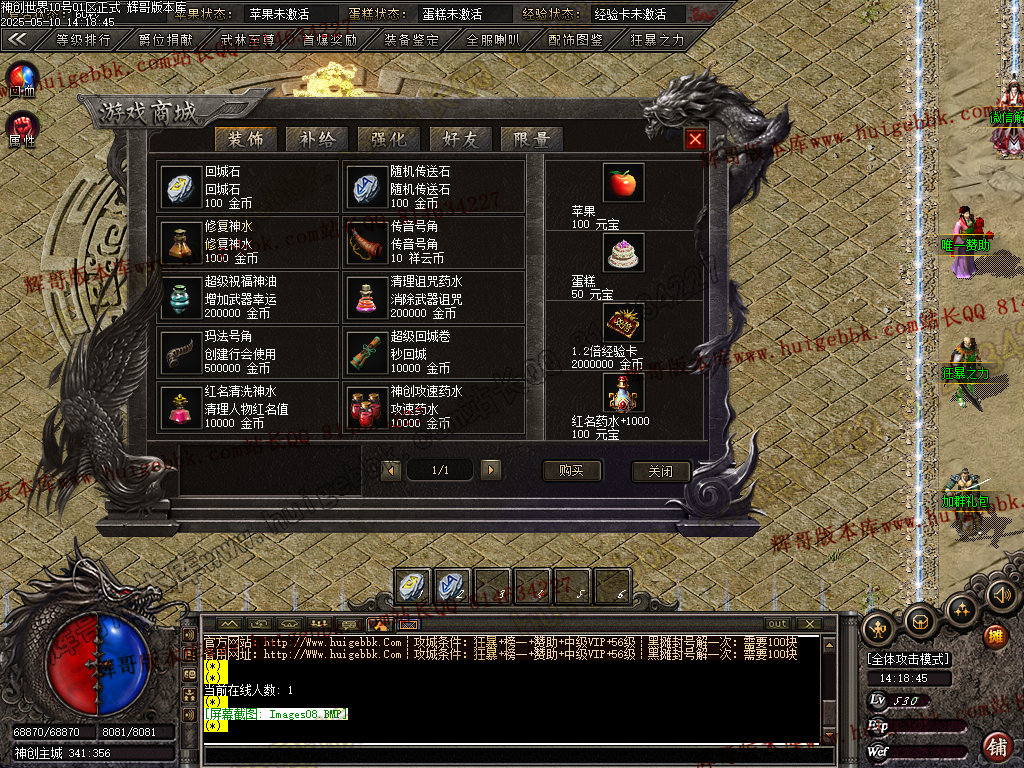Click the 关闭 button in shop
1024x768 pixels.
(x=661, y=471)
